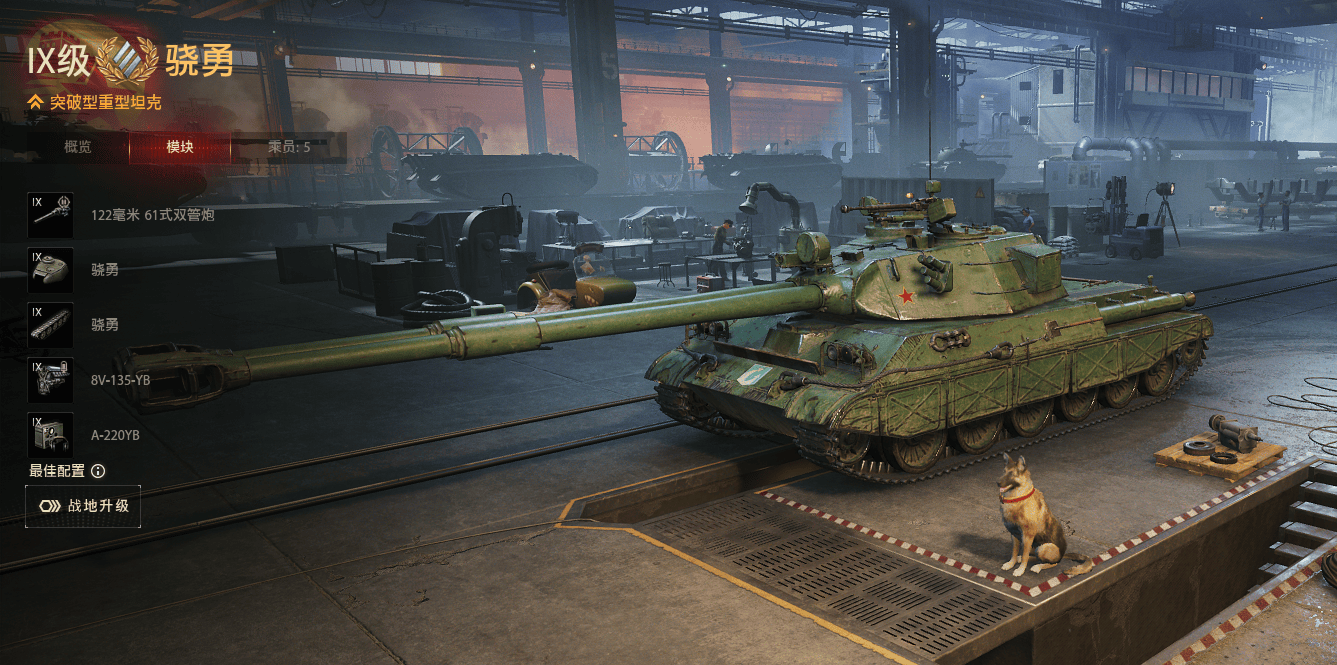This screenshot has height=665, width=1337.
Task: Open the 乘员: 5 crew tab
Action: click(289, 147)
